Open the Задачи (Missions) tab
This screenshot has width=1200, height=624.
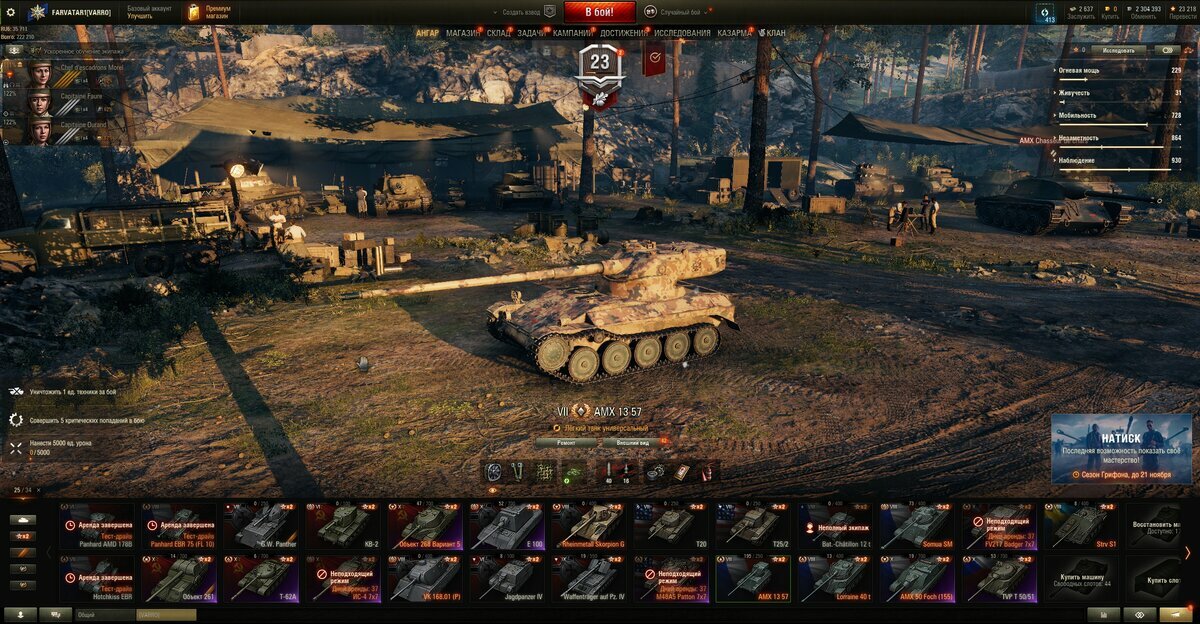[532, 33]
